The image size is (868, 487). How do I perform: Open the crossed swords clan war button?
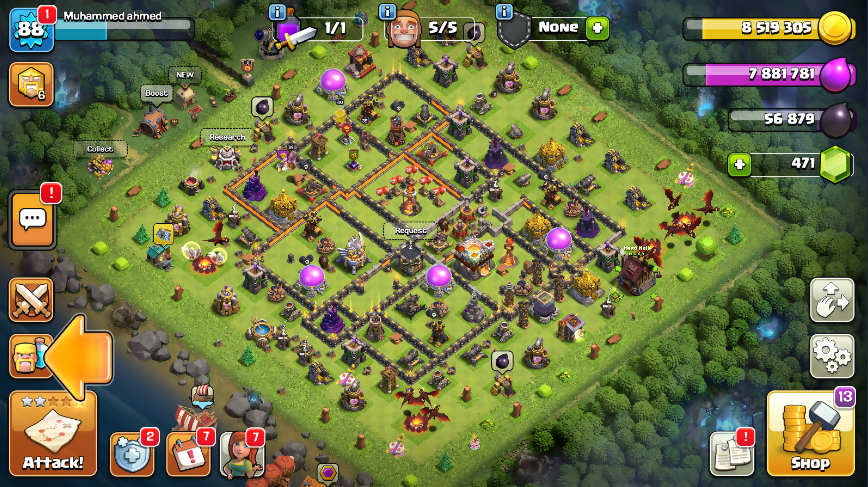(31, 300)
